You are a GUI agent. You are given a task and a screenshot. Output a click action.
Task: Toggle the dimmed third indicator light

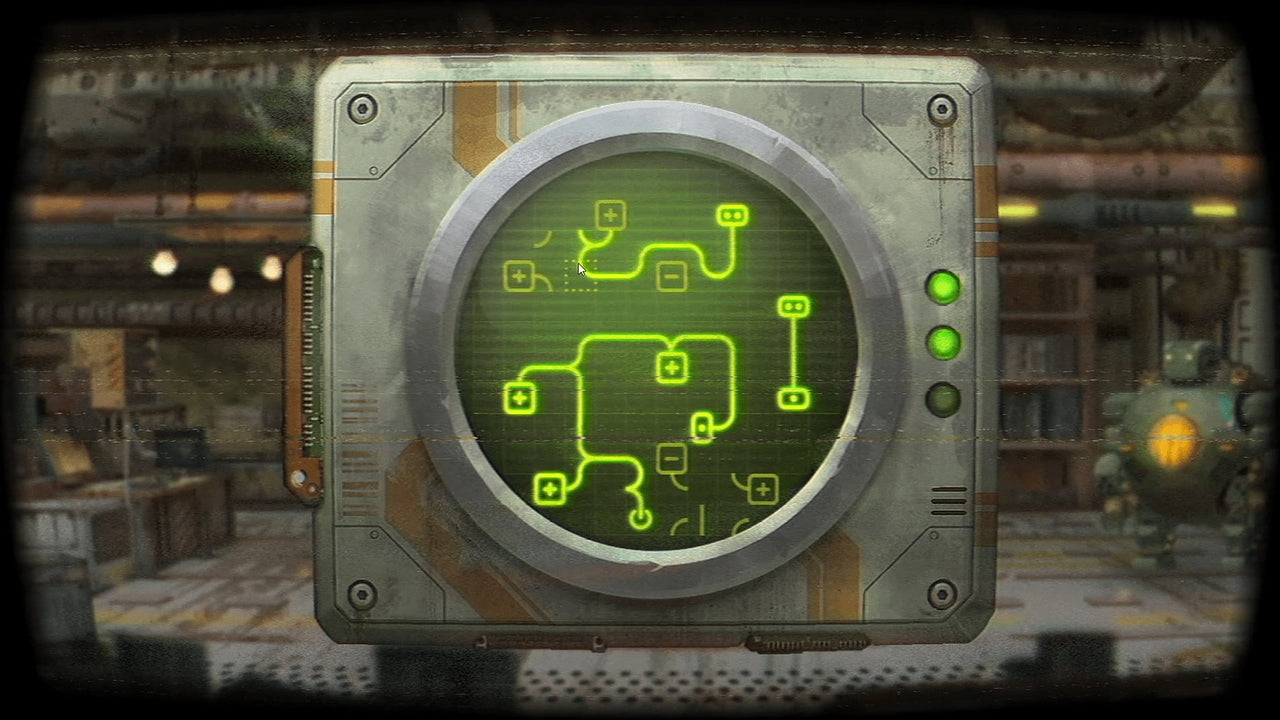pyautogui.click(x=941, y=399)
